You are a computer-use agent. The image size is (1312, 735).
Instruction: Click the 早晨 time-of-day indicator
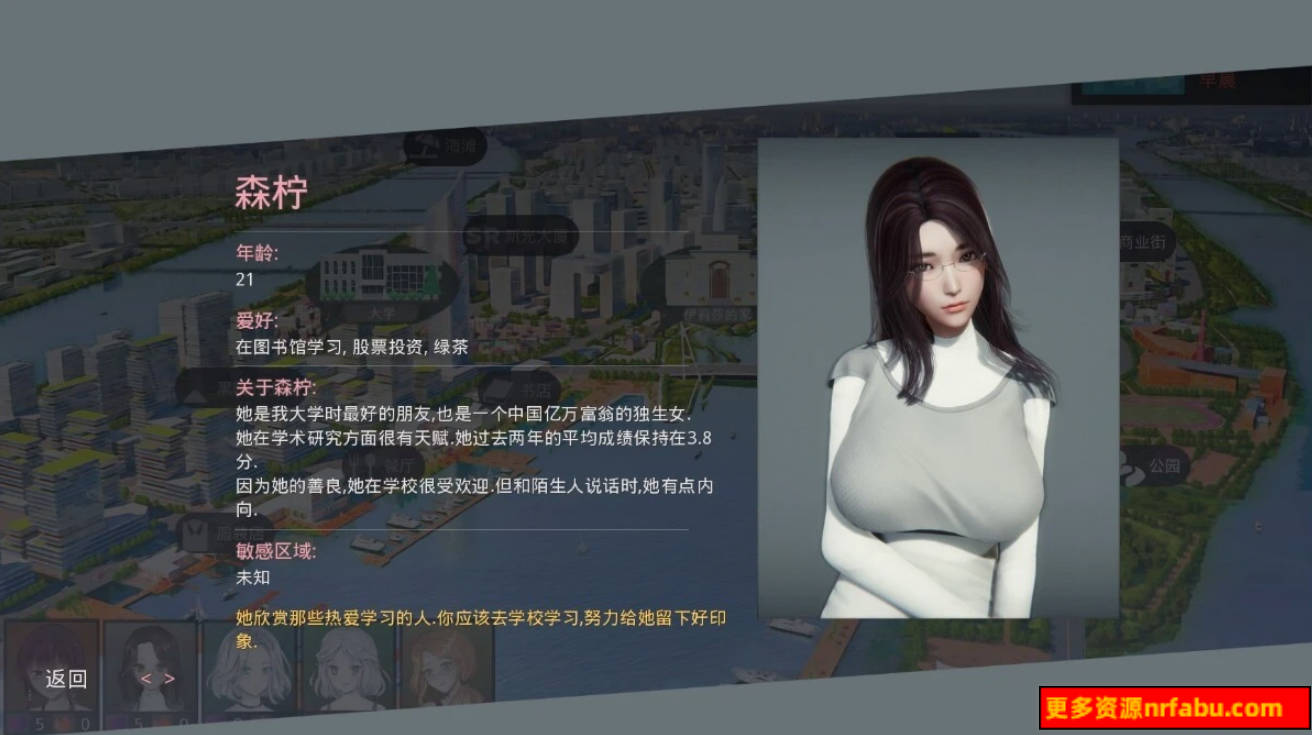tap(1220, 80)
